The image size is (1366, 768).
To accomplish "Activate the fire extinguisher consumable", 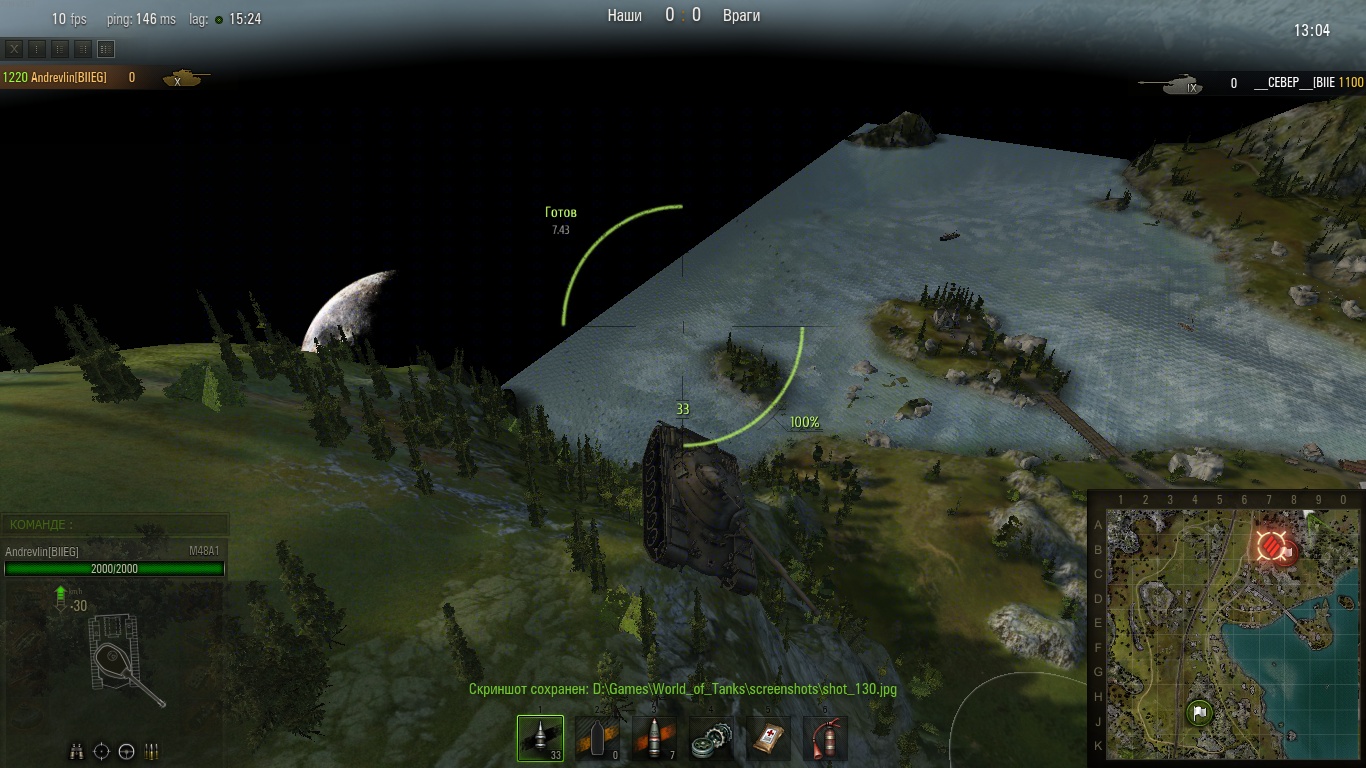I will pos(825,738).
